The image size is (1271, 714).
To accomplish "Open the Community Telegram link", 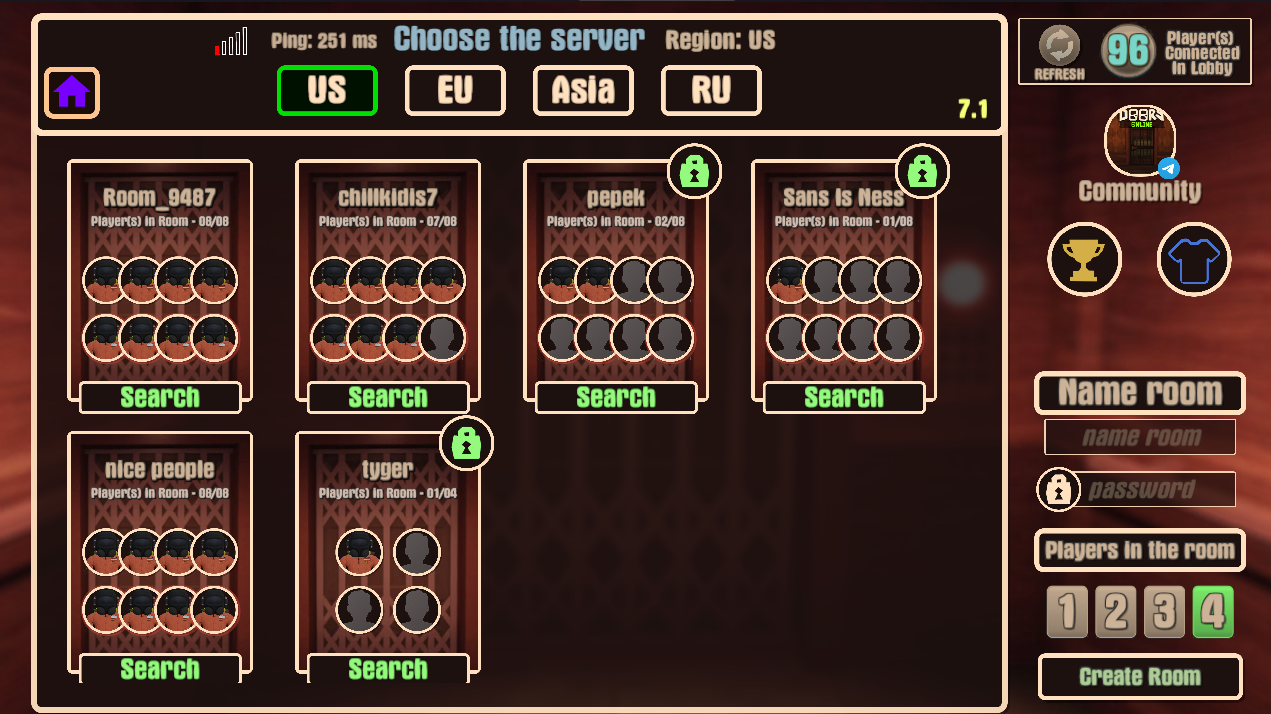I will (1140, 141).
